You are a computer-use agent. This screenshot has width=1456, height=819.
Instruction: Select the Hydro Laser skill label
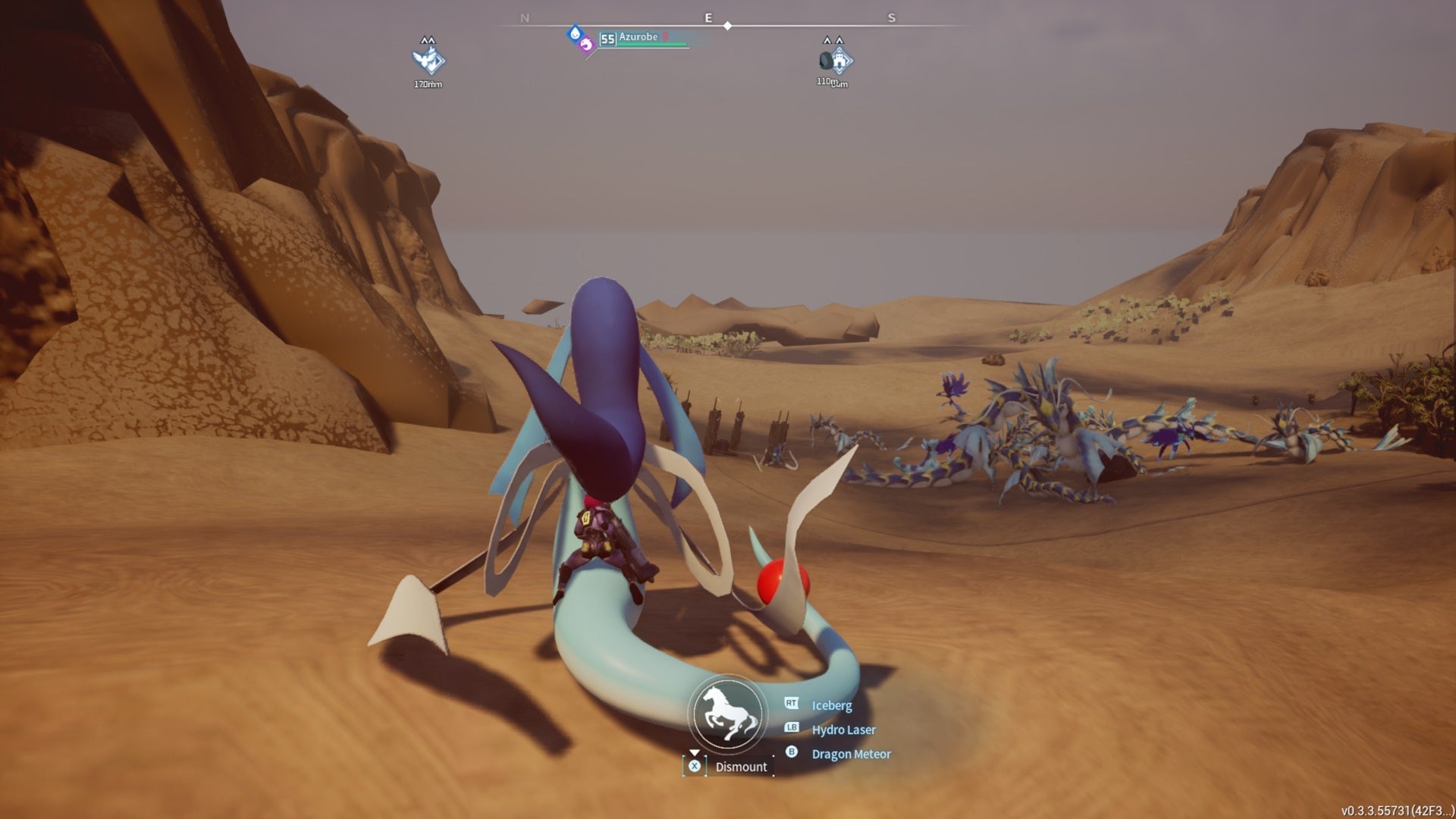tap(843, 730)
